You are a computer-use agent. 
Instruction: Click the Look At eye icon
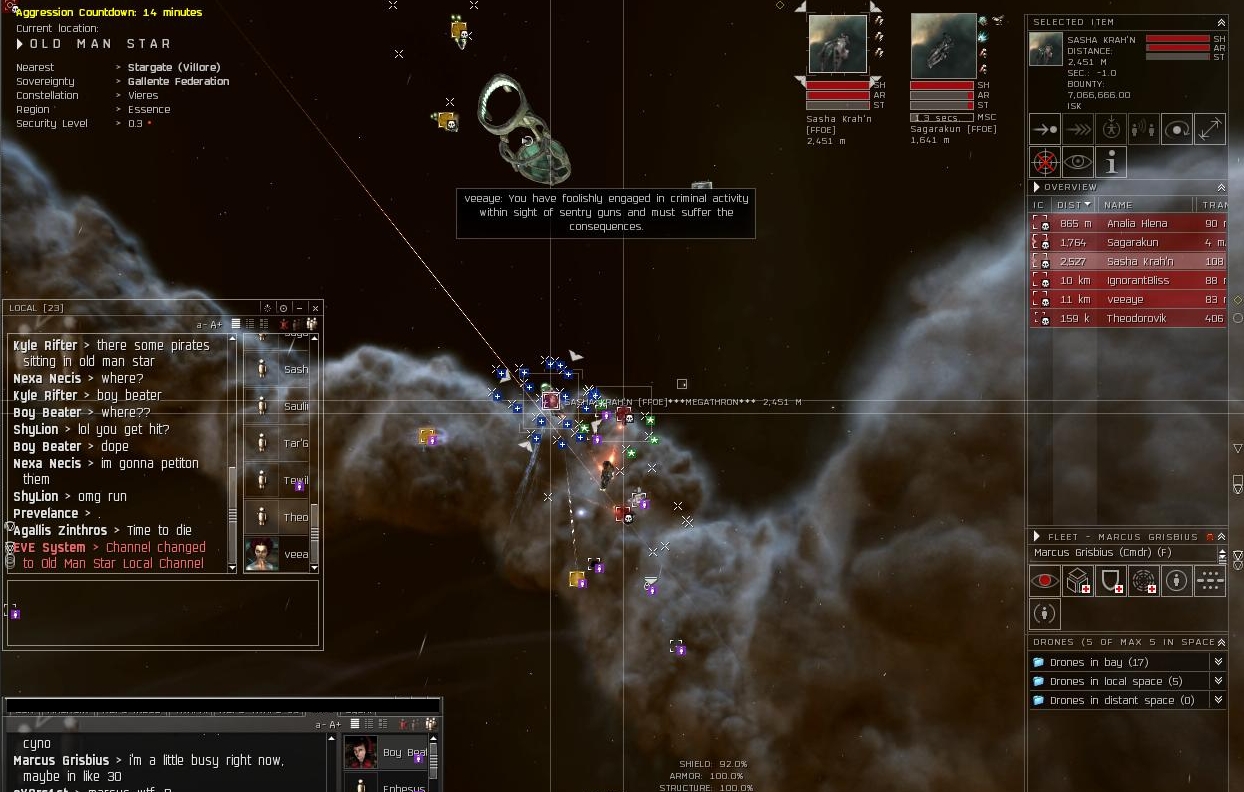pyautogui.click(x=1078, y=162)
